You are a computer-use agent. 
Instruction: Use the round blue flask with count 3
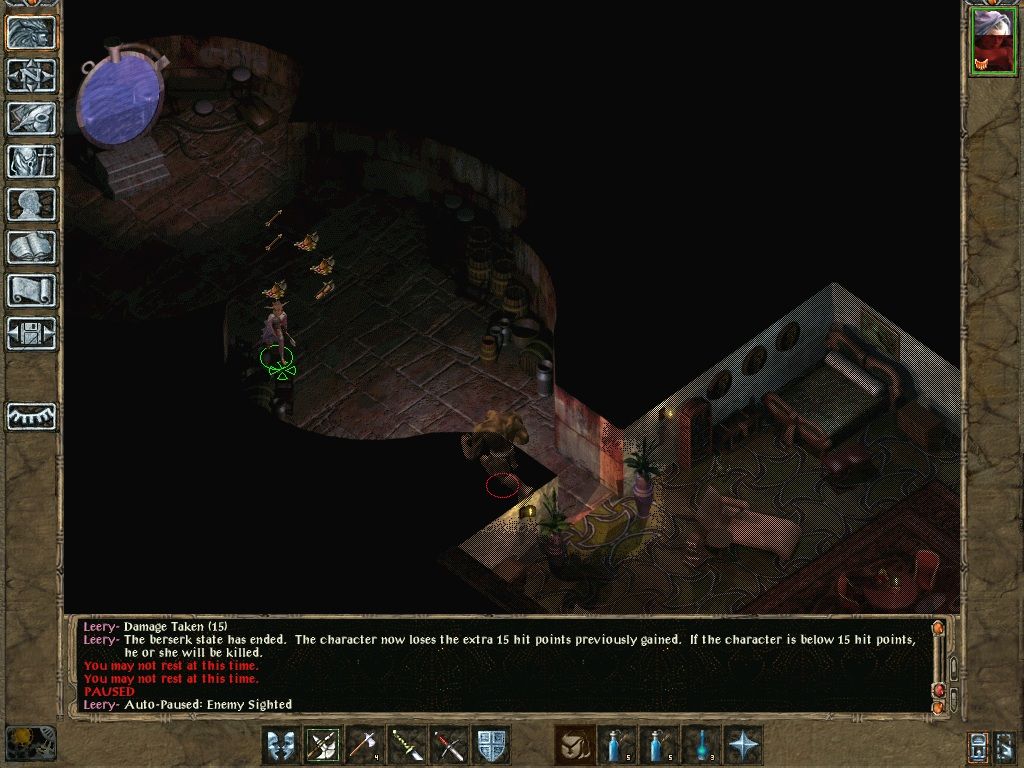tap(701, 745)
